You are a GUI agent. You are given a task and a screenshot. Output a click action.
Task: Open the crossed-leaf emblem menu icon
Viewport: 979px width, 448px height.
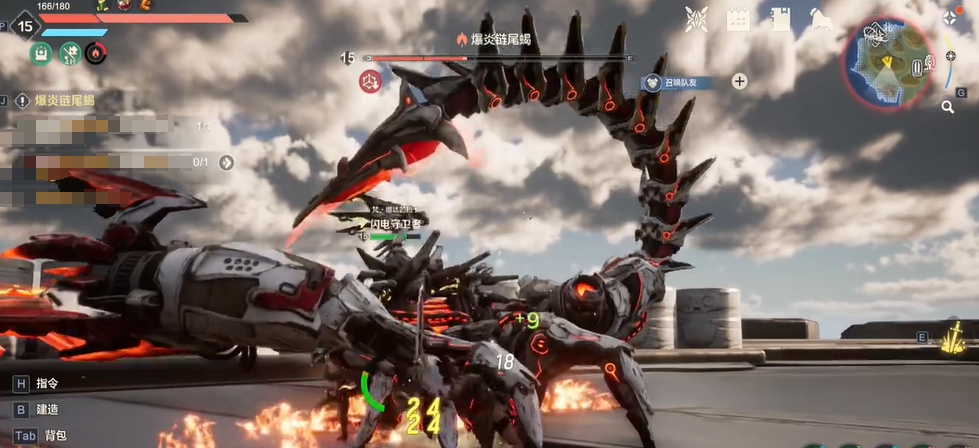click(x=696, y=18)
